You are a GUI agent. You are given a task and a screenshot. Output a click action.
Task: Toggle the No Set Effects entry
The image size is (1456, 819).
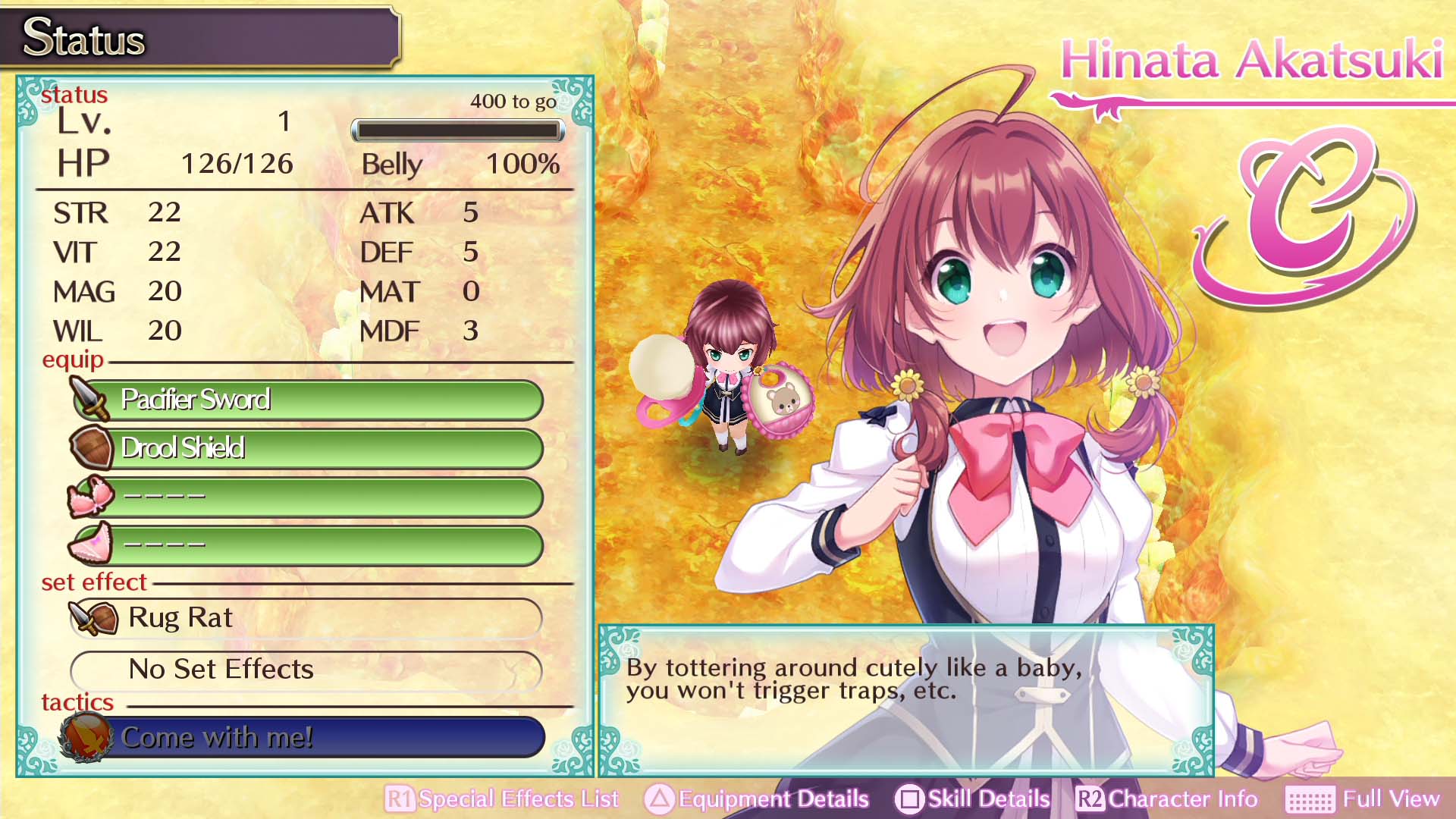coord(303,670)
